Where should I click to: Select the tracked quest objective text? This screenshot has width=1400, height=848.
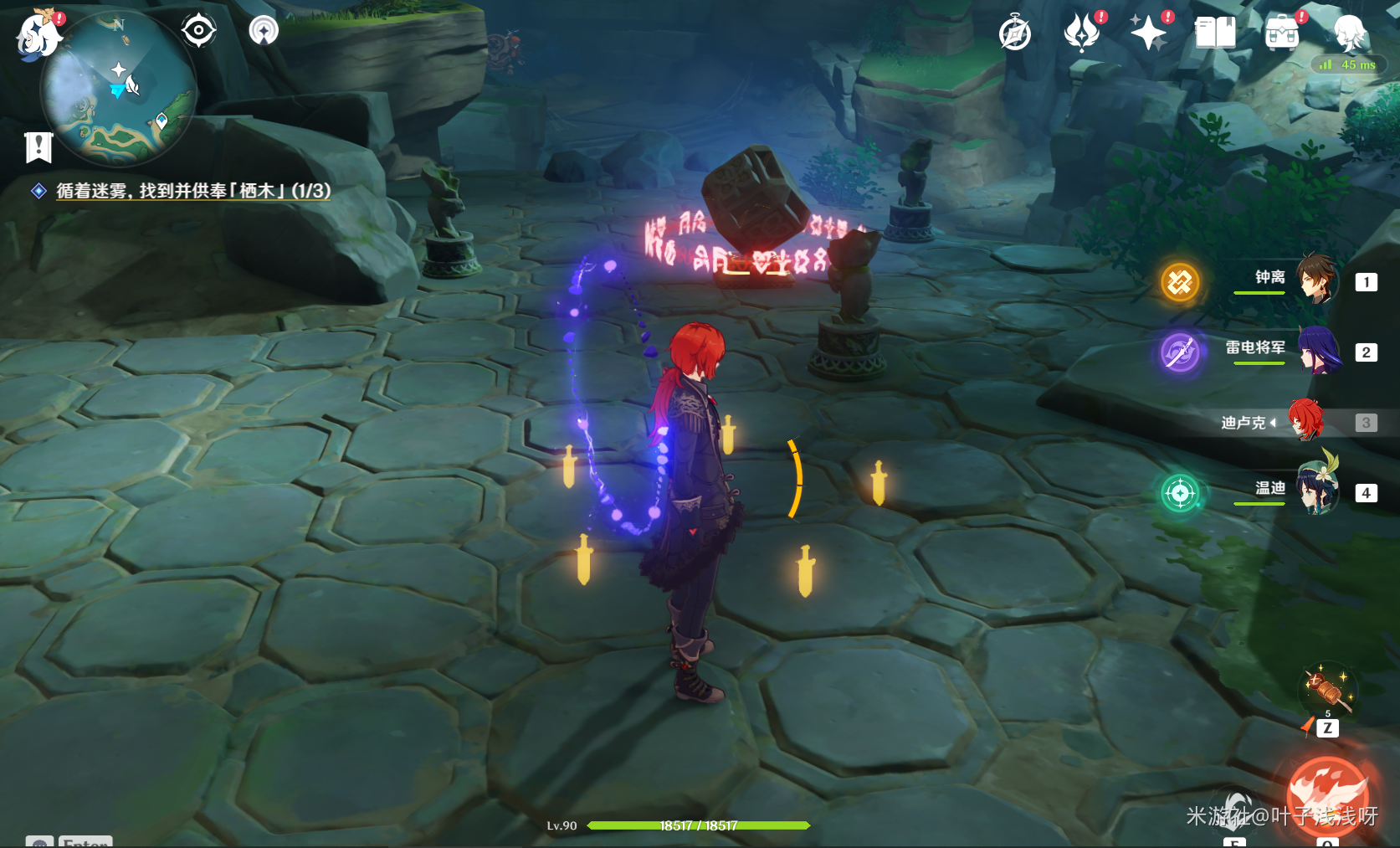click(x=193, y=191)
